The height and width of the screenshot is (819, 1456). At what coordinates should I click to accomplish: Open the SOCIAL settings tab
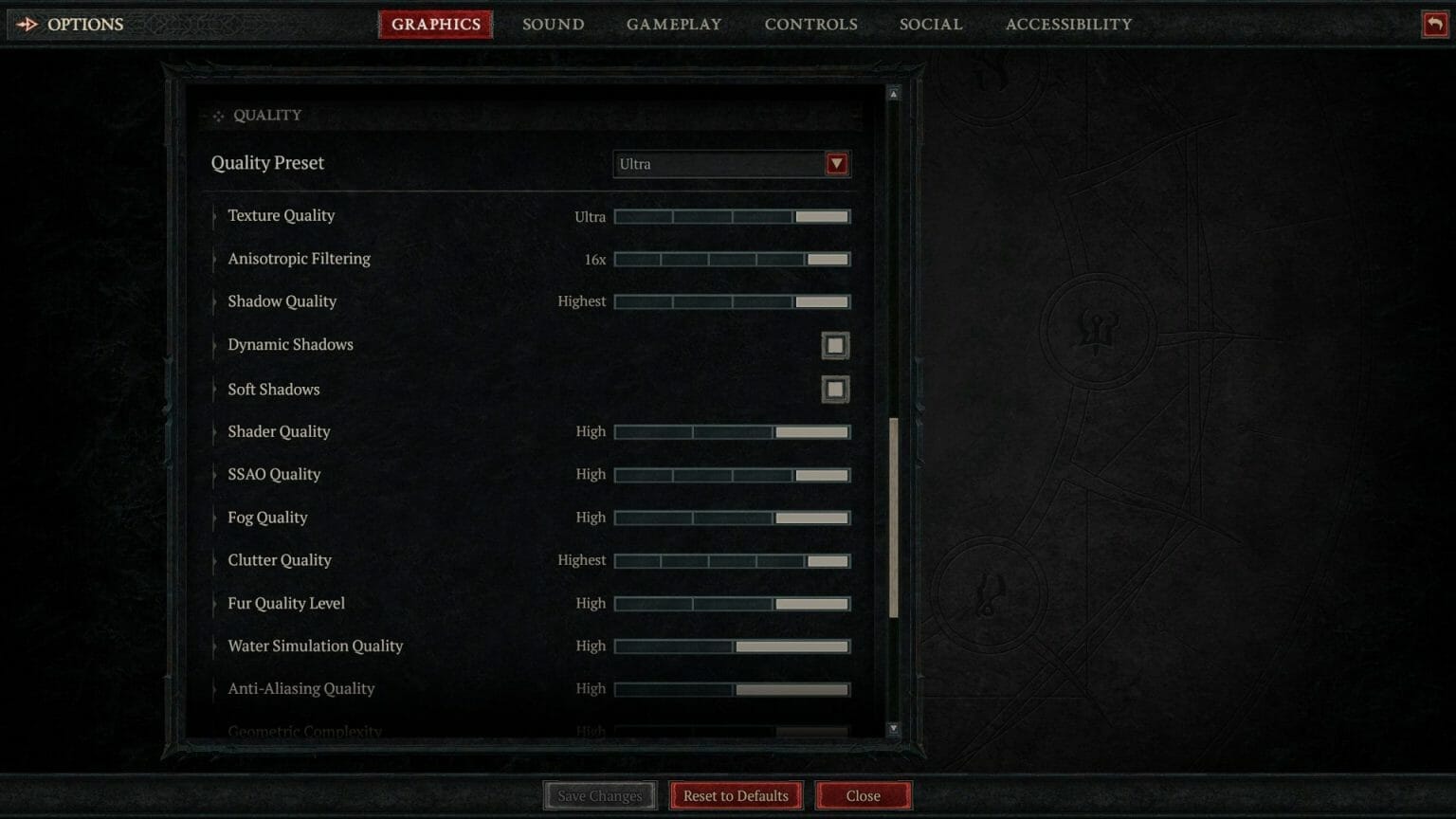pyautogui.click(x=931, y=24)
